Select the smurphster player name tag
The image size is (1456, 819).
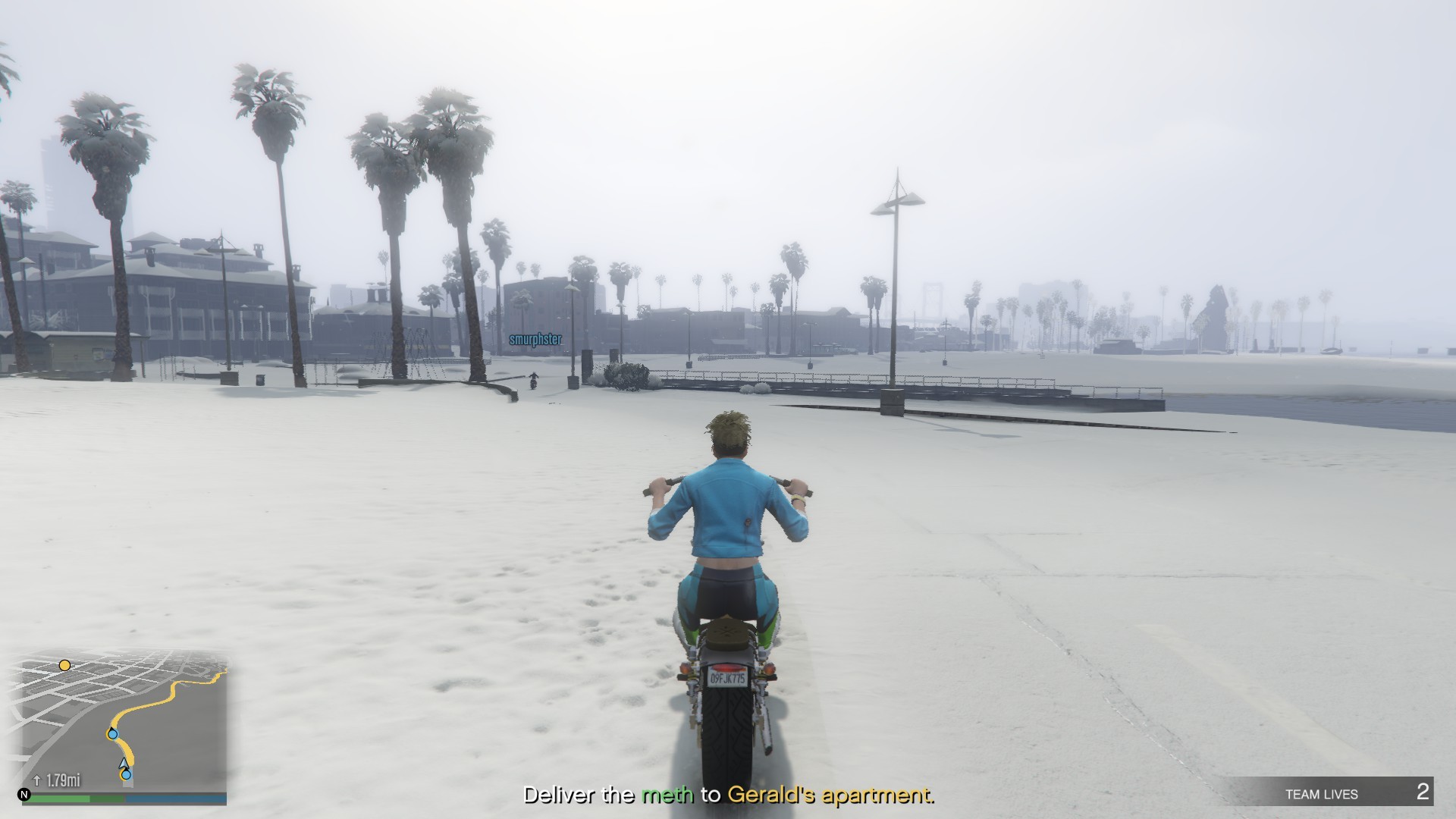(x=535, y=340)
